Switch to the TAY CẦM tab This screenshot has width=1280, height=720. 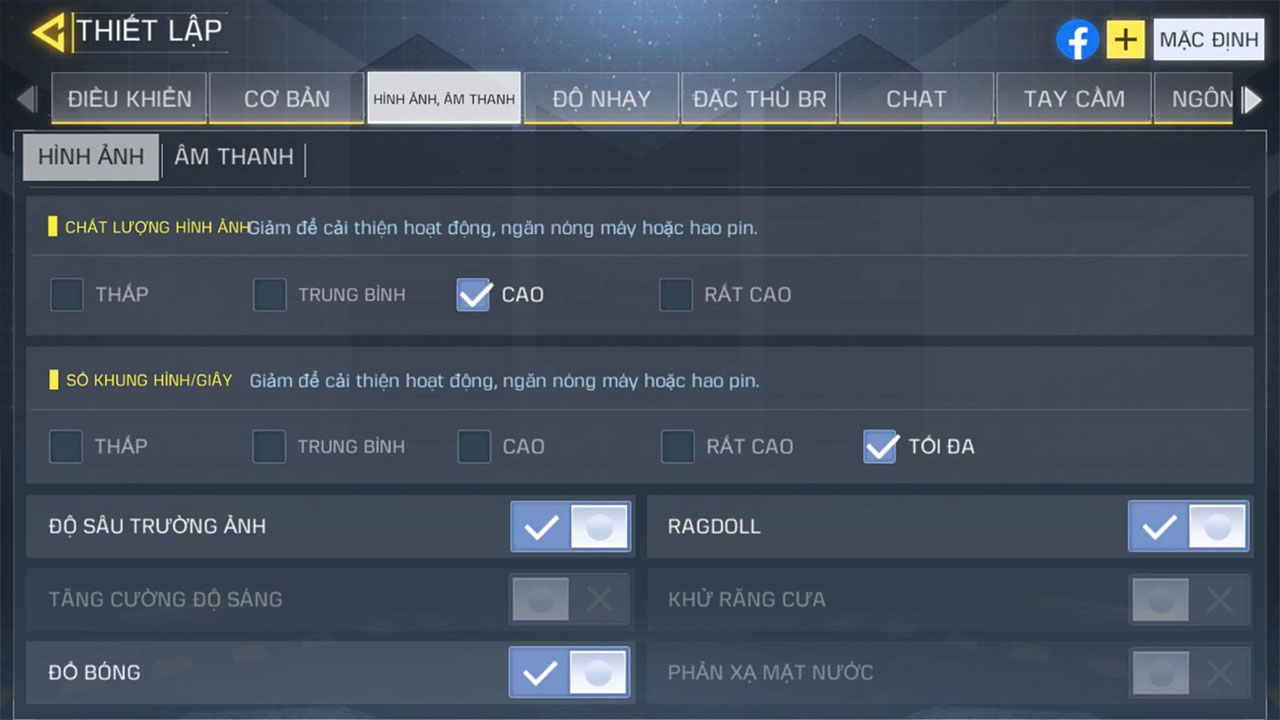coord(1073,98)
